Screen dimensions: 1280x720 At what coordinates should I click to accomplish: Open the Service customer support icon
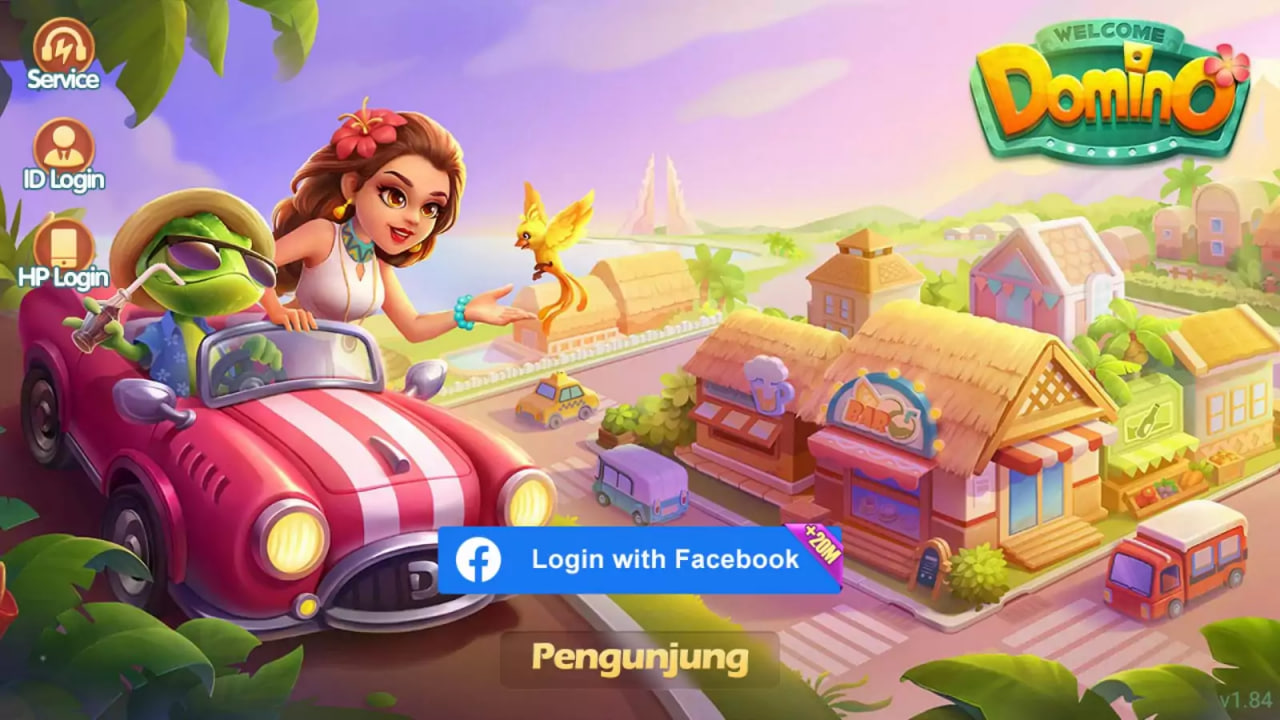[62, 50]
